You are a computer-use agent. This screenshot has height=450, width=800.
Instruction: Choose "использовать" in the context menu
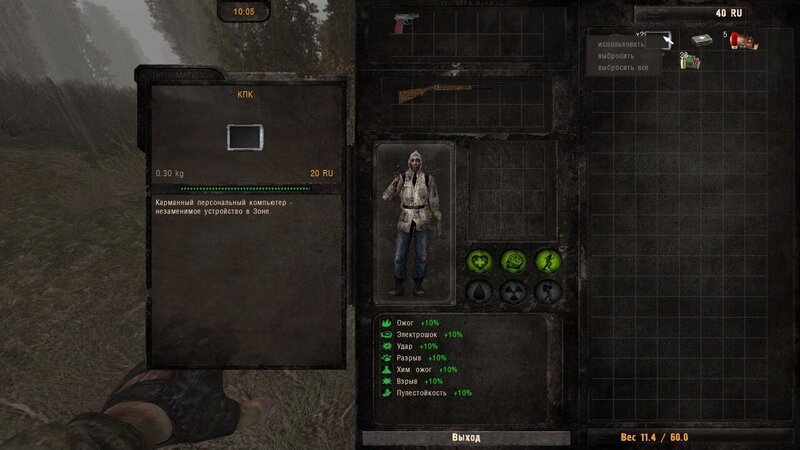click(x=621, y=45)
